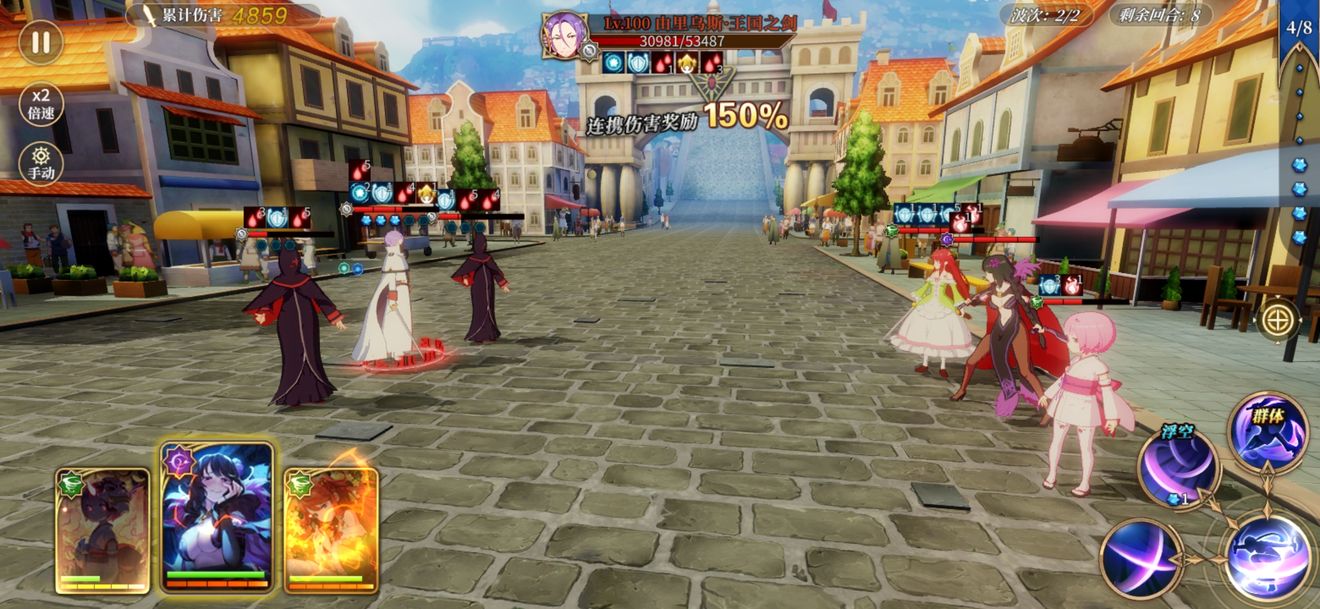Select the dark-haired sorceress character card

point(218,517)
